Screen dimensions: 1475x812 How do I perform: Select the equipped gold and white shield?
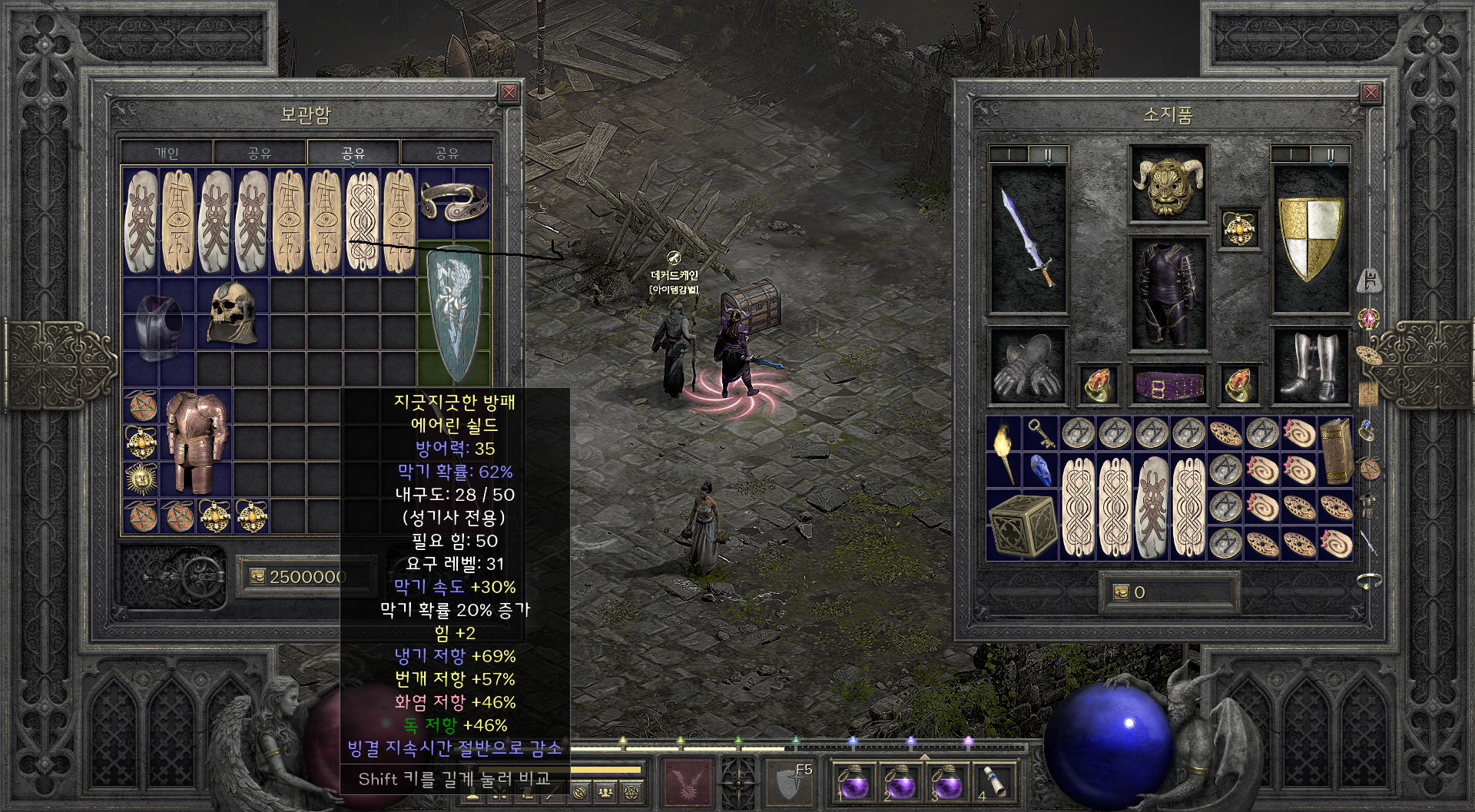click(1311, 239)
